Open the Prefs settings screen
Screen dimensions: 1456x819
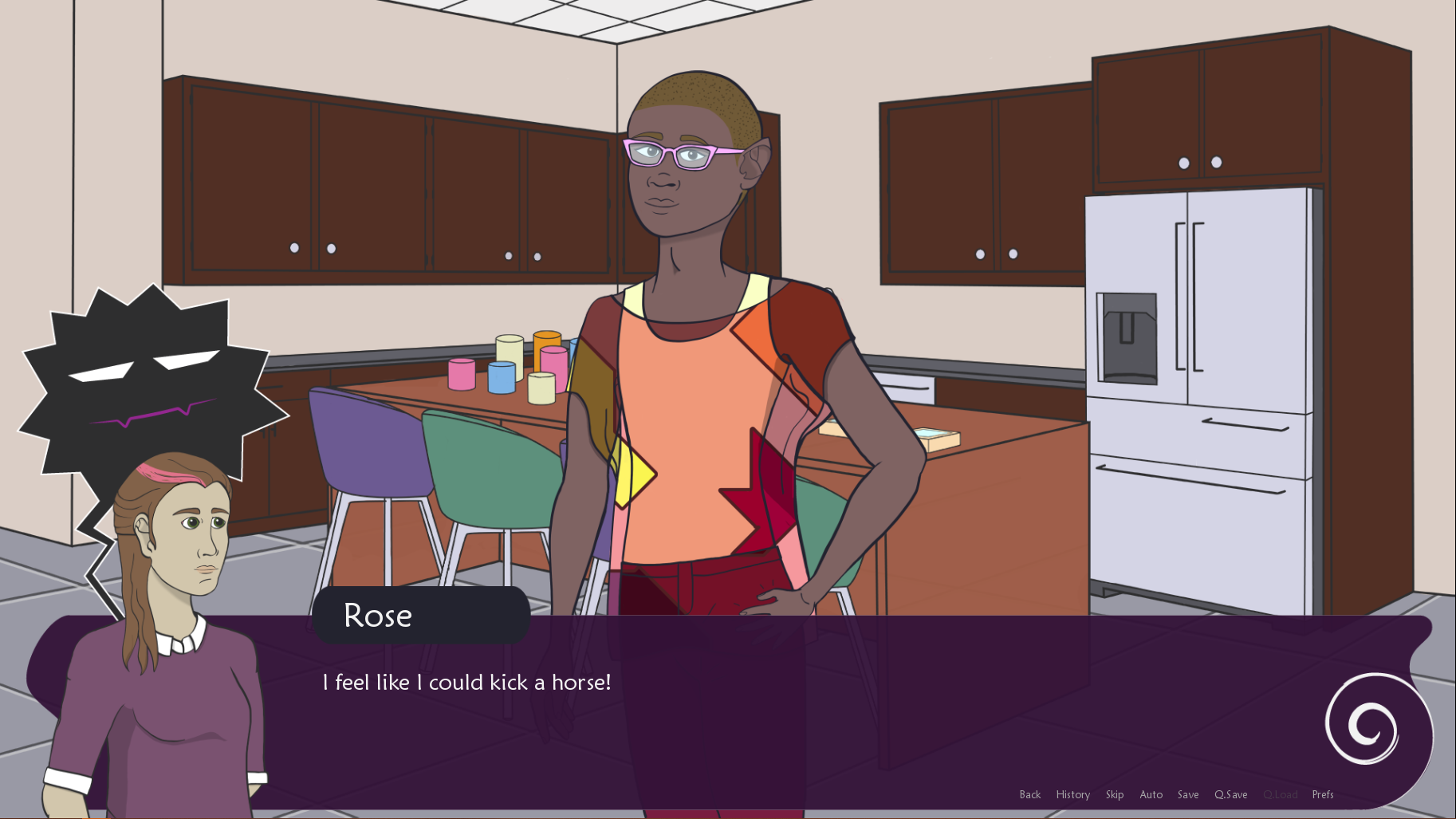pos(1322,794)
